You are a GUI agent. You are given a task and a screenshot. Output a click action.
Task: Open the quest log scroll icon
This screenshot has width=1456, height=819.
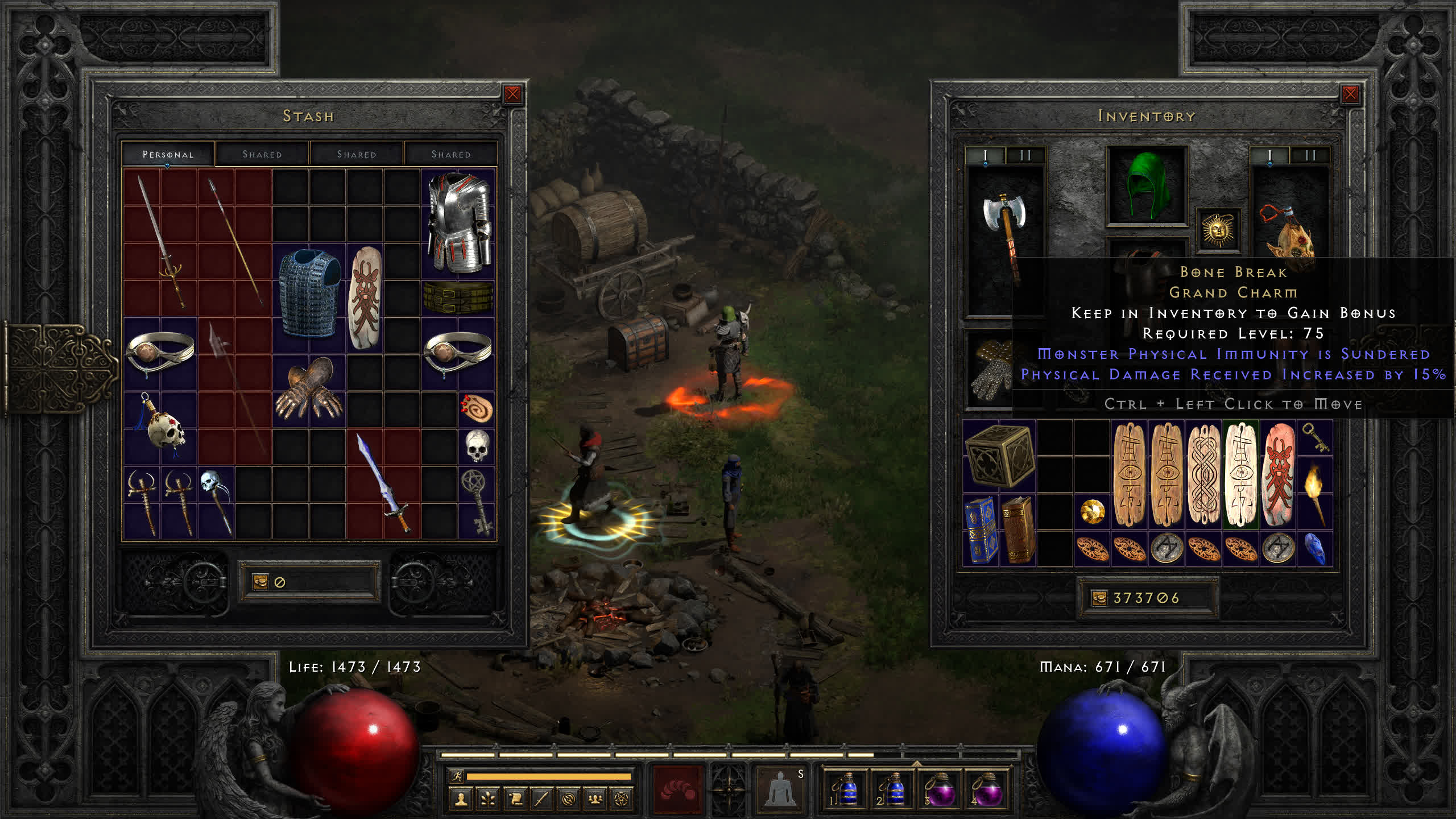click(515, 800)
